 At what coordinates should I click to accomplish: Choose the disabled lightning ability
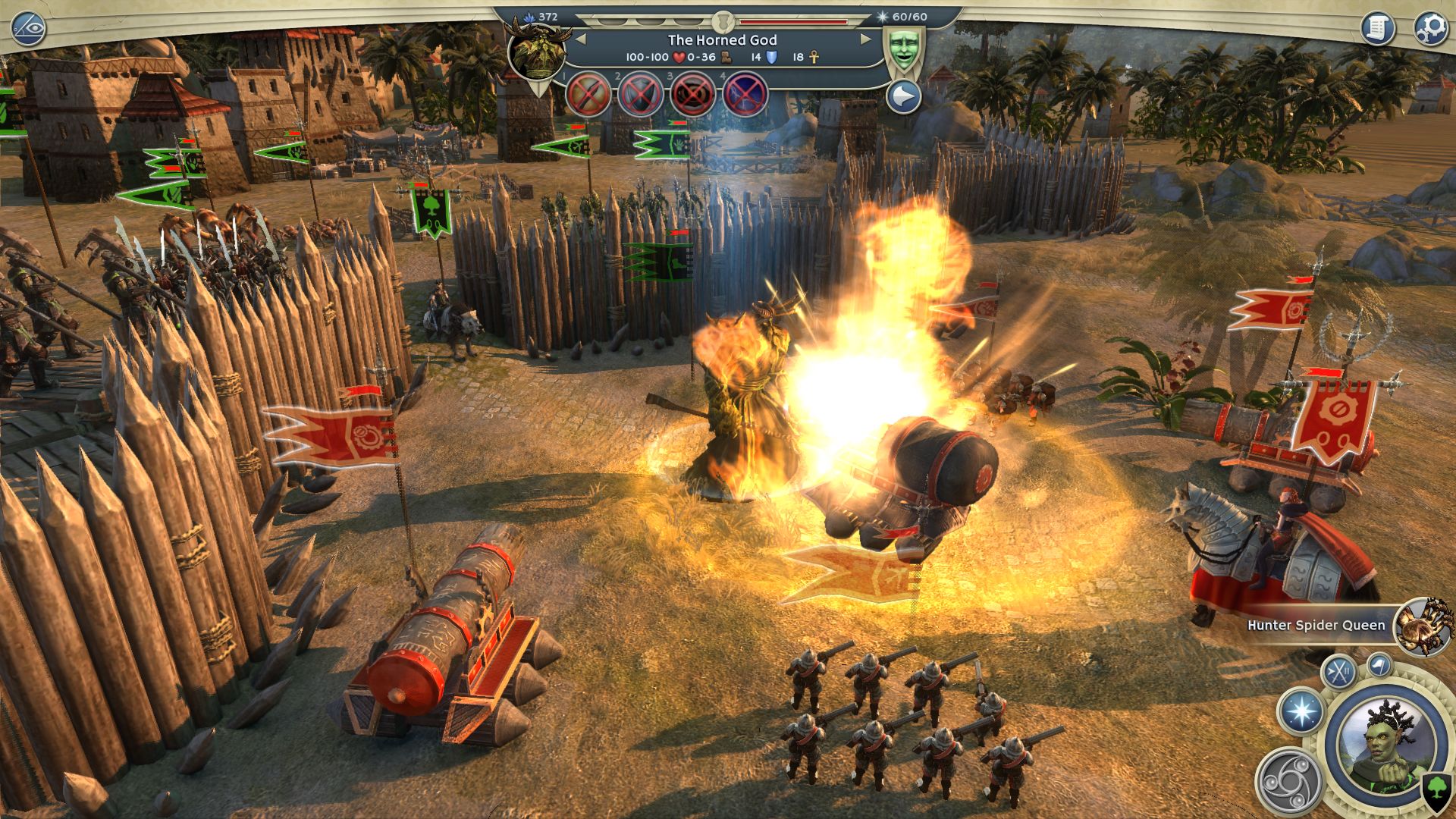(x=745, y=96)
